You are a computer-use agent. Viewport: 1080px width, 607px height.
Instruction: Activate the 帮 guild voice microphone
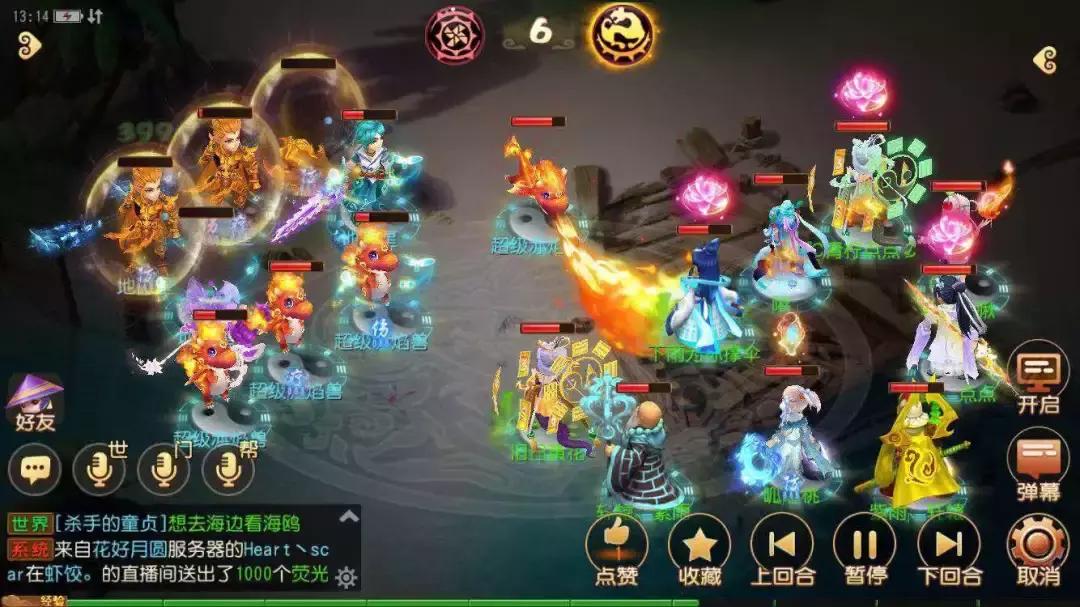point(228,468)
